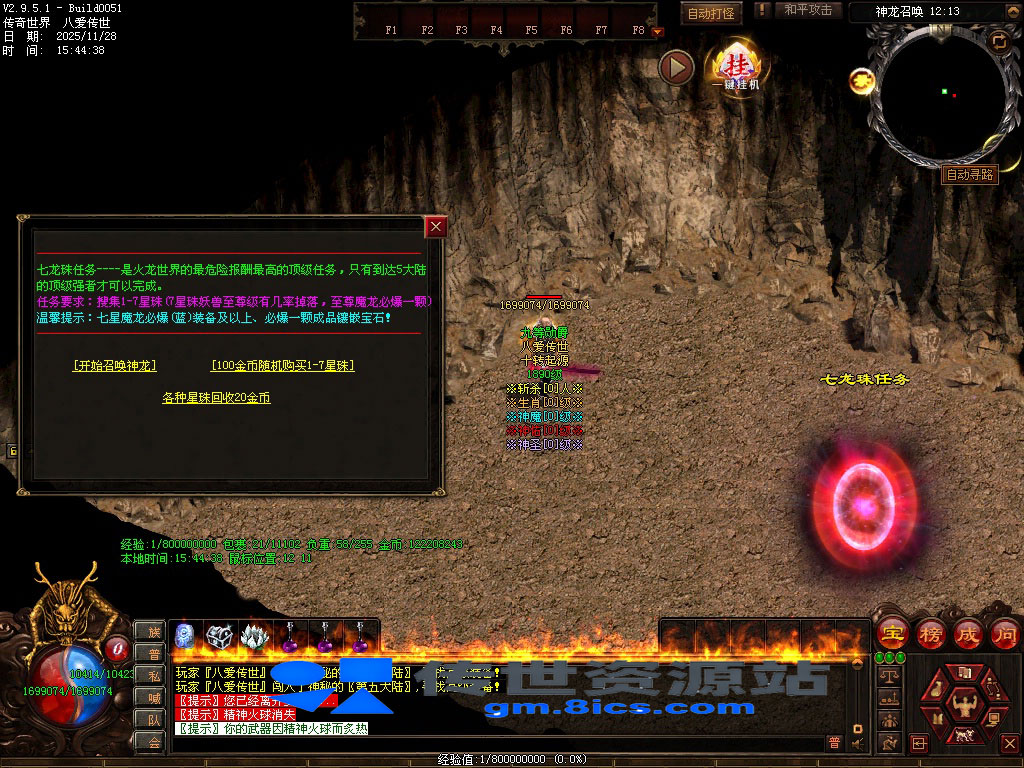This screenshot has height=768, width=1024.
Task: Open the 成 achievements button
Action: point(967,633)
